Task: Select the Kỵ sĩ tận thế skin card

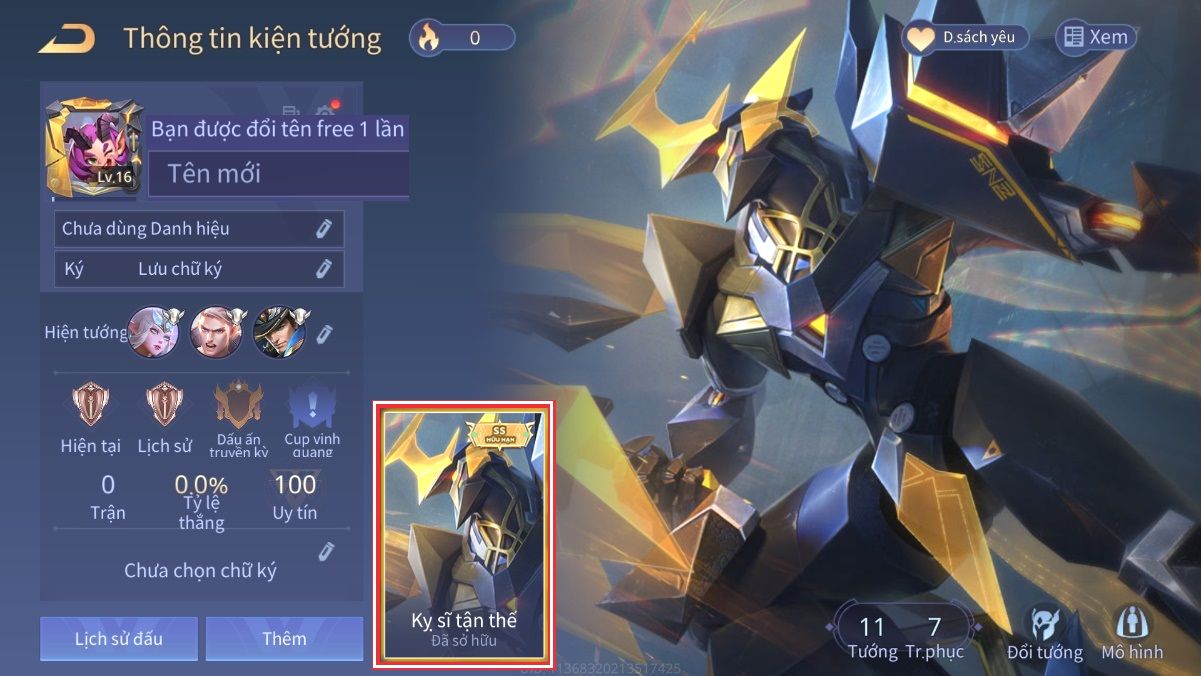Action: click(464, 534)
